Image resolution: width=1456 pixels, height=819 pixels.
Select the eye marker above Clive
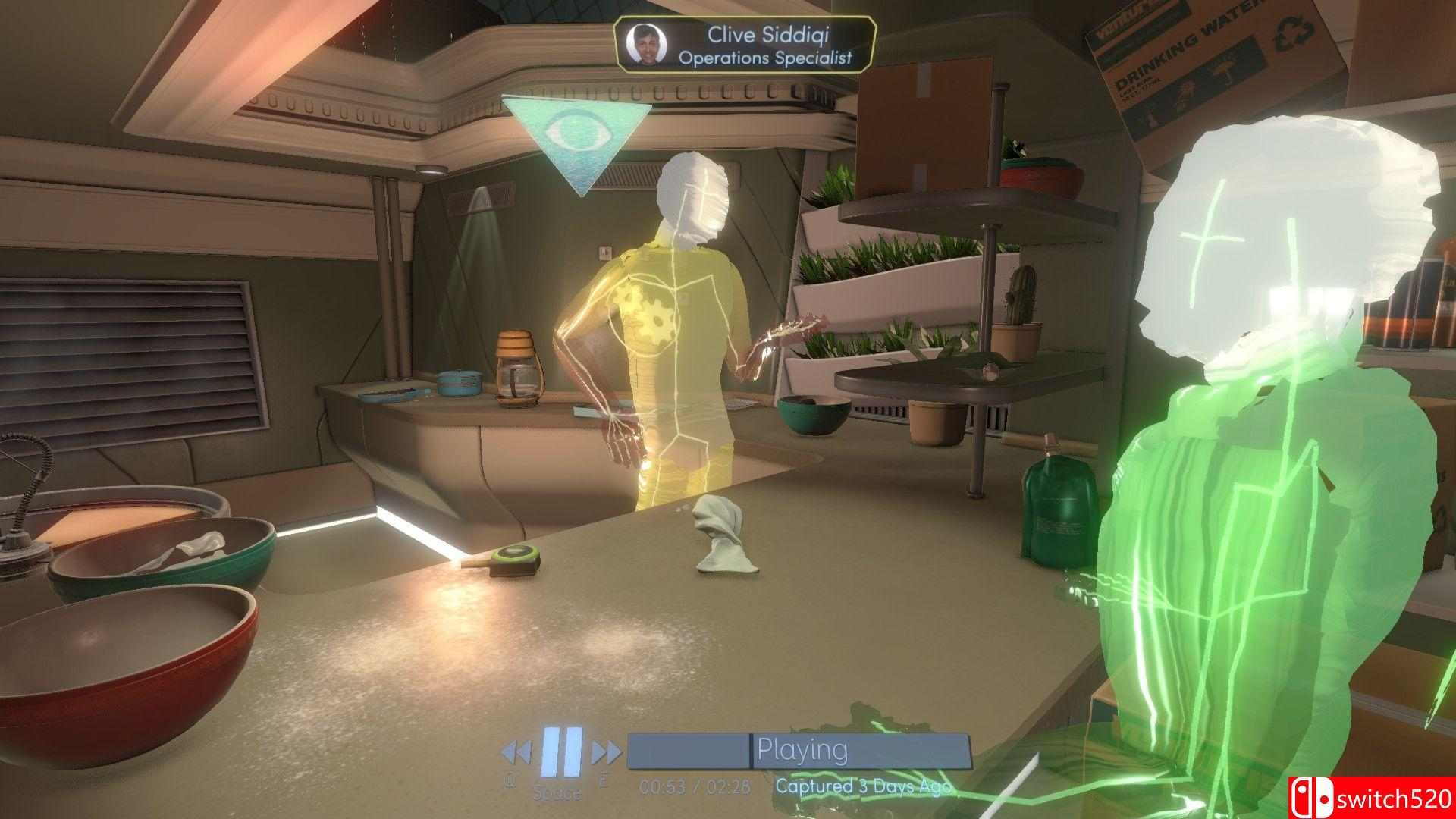pos(577,136)
